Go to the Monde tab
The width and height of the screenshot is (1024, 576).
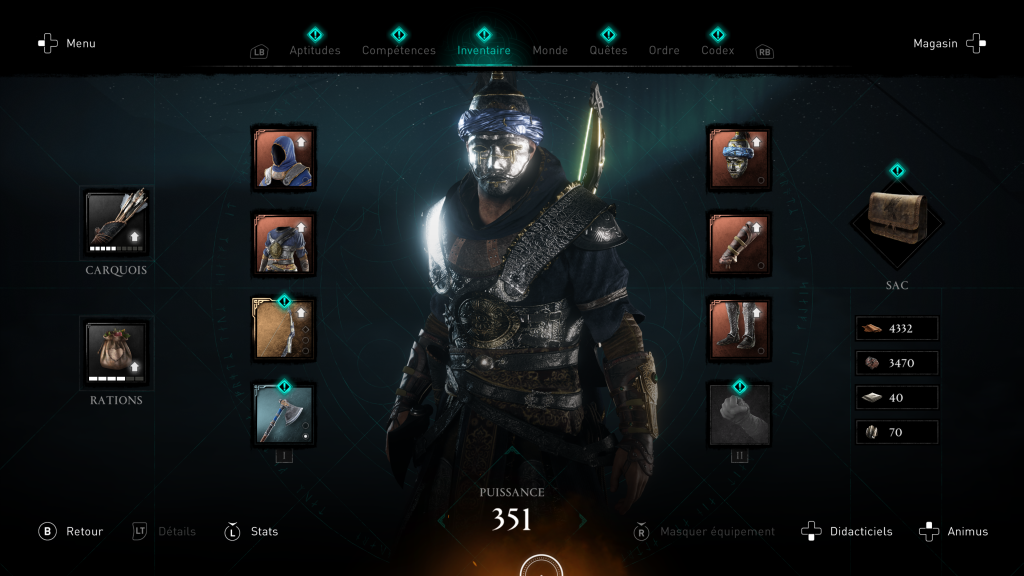click(550, 50)
